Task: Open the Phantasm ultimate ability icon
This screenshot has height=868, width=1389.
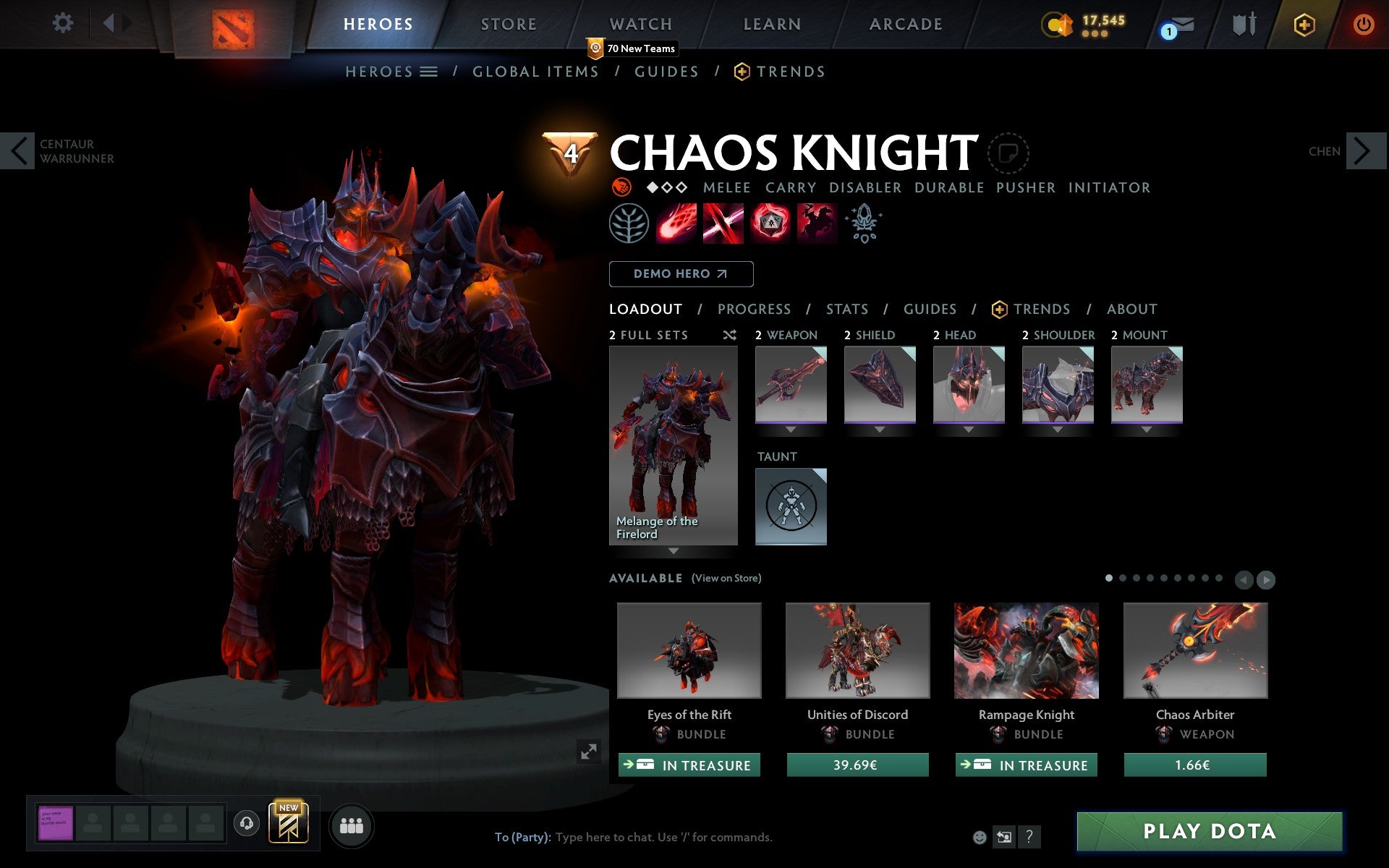Action: (x=817, y=224)
